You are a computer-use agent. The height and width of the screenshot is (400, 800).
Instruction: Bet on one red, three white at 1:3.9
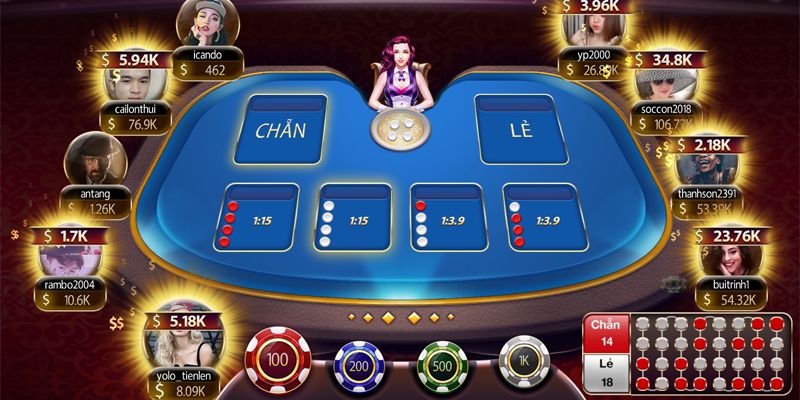[447, 218]
